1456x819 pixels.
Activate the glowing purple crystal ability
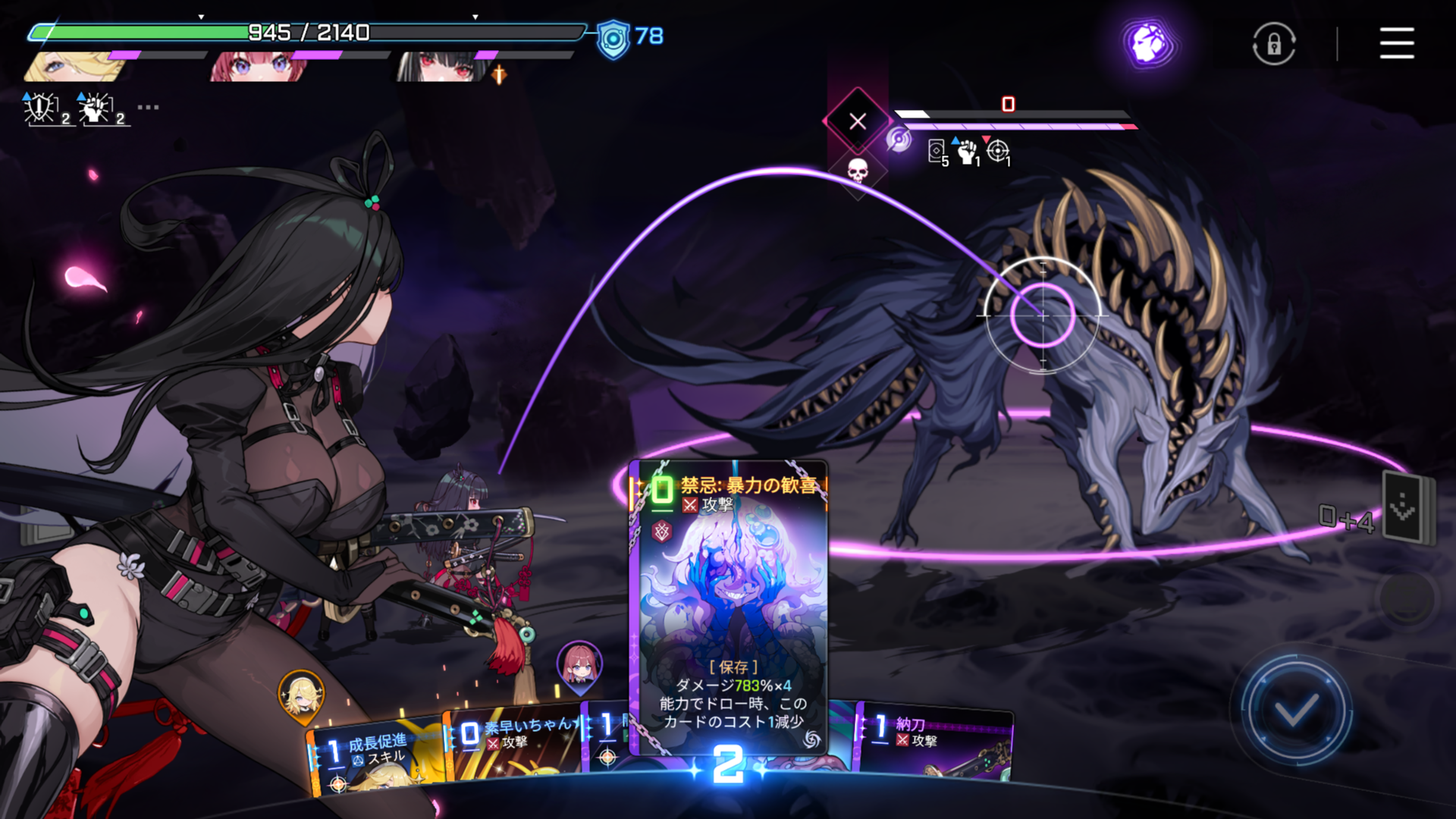[x=1150, y=42]
